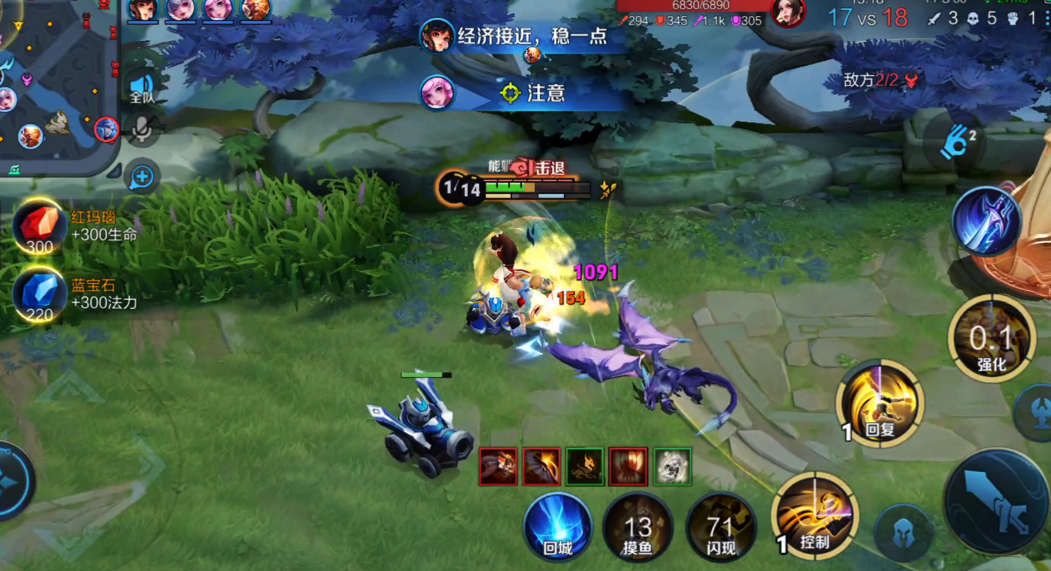
Task: Use the 闪现 flash spell
Action: (x=719, y=526)
